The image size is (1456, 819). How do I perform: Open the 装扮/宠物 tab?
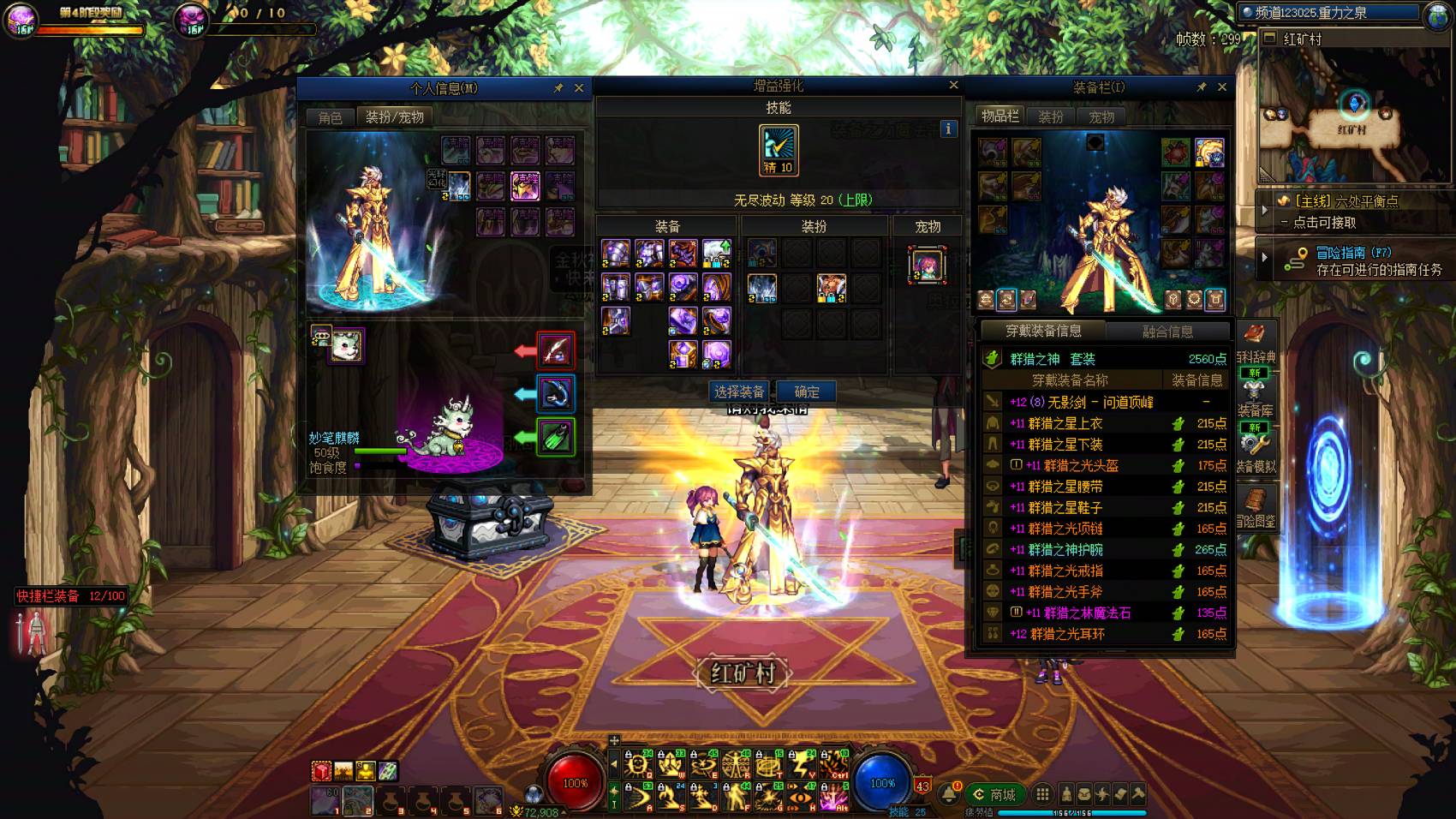coord(394,117)
